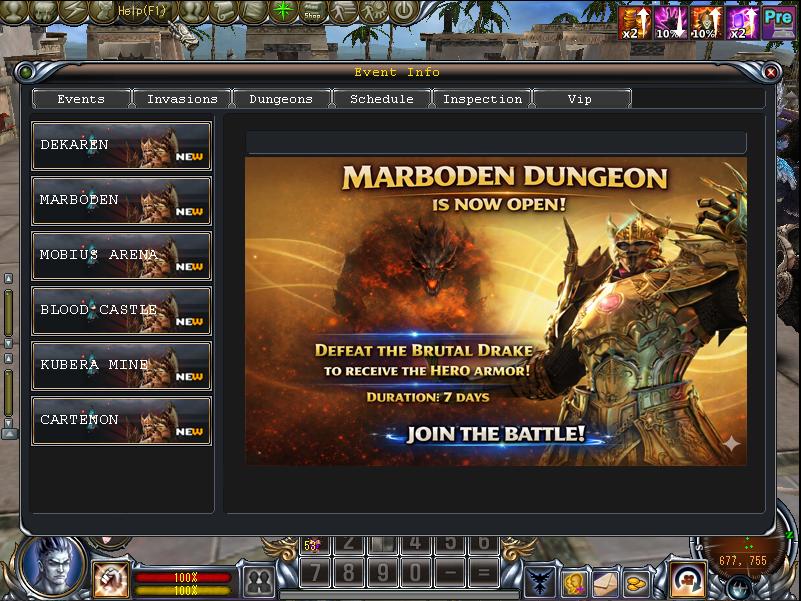Select the Schedule tab
The image size is (801, 601).
point(381,99)
